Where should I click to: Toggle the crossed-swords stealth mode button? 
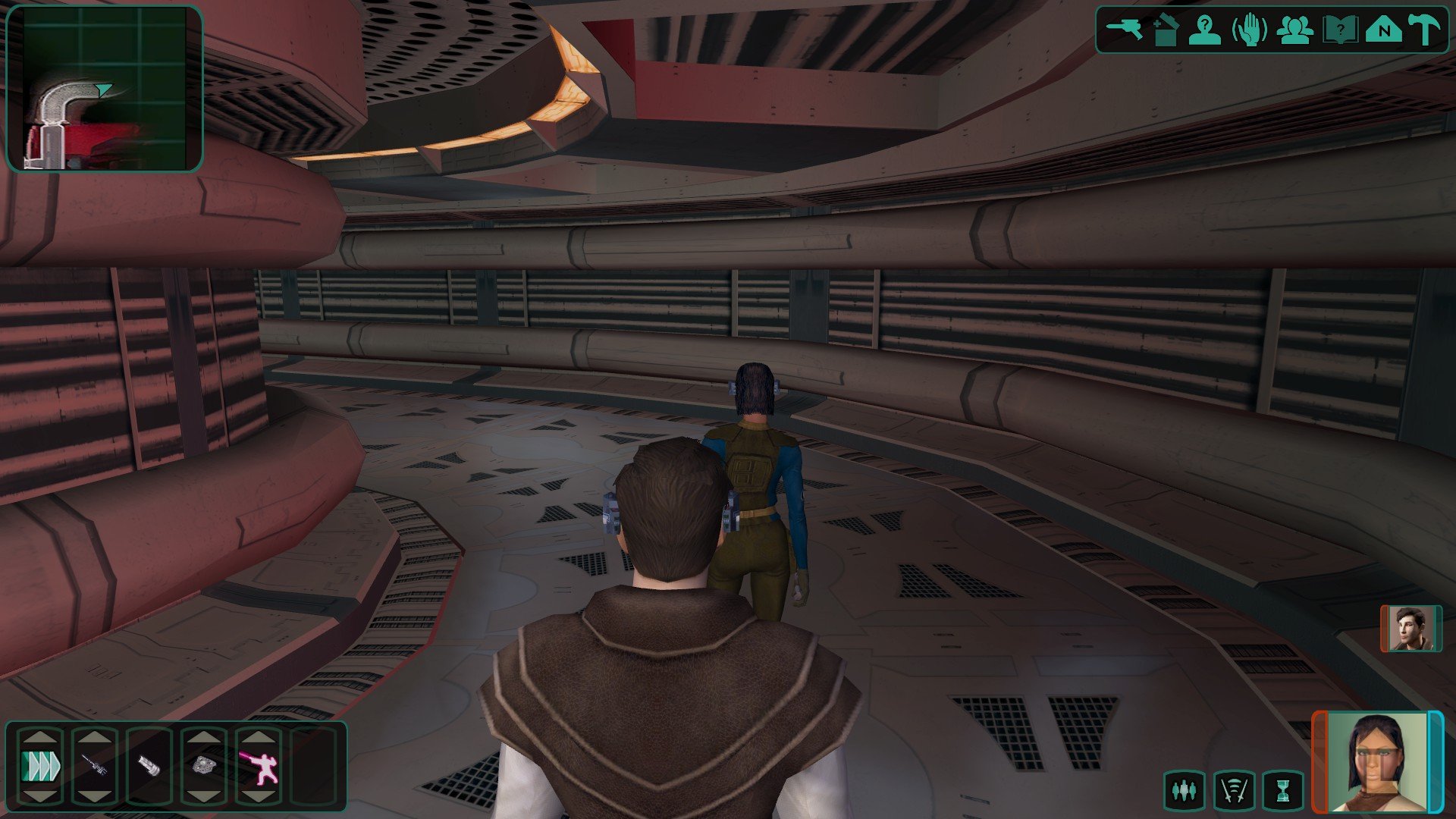(x=1233, y=791)
